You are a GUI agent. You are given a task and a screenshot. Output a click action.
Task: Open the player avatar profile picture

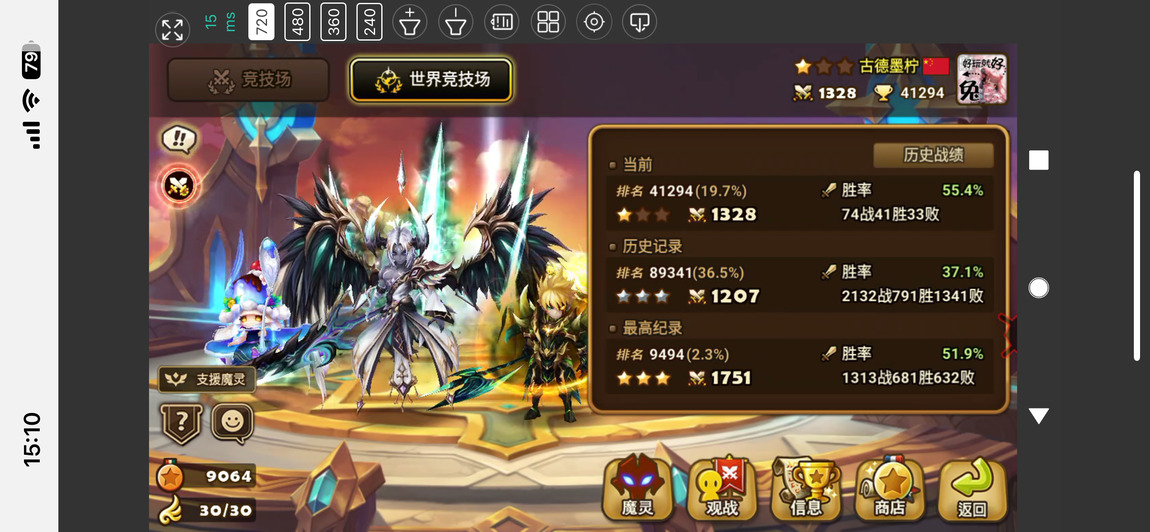981,79
